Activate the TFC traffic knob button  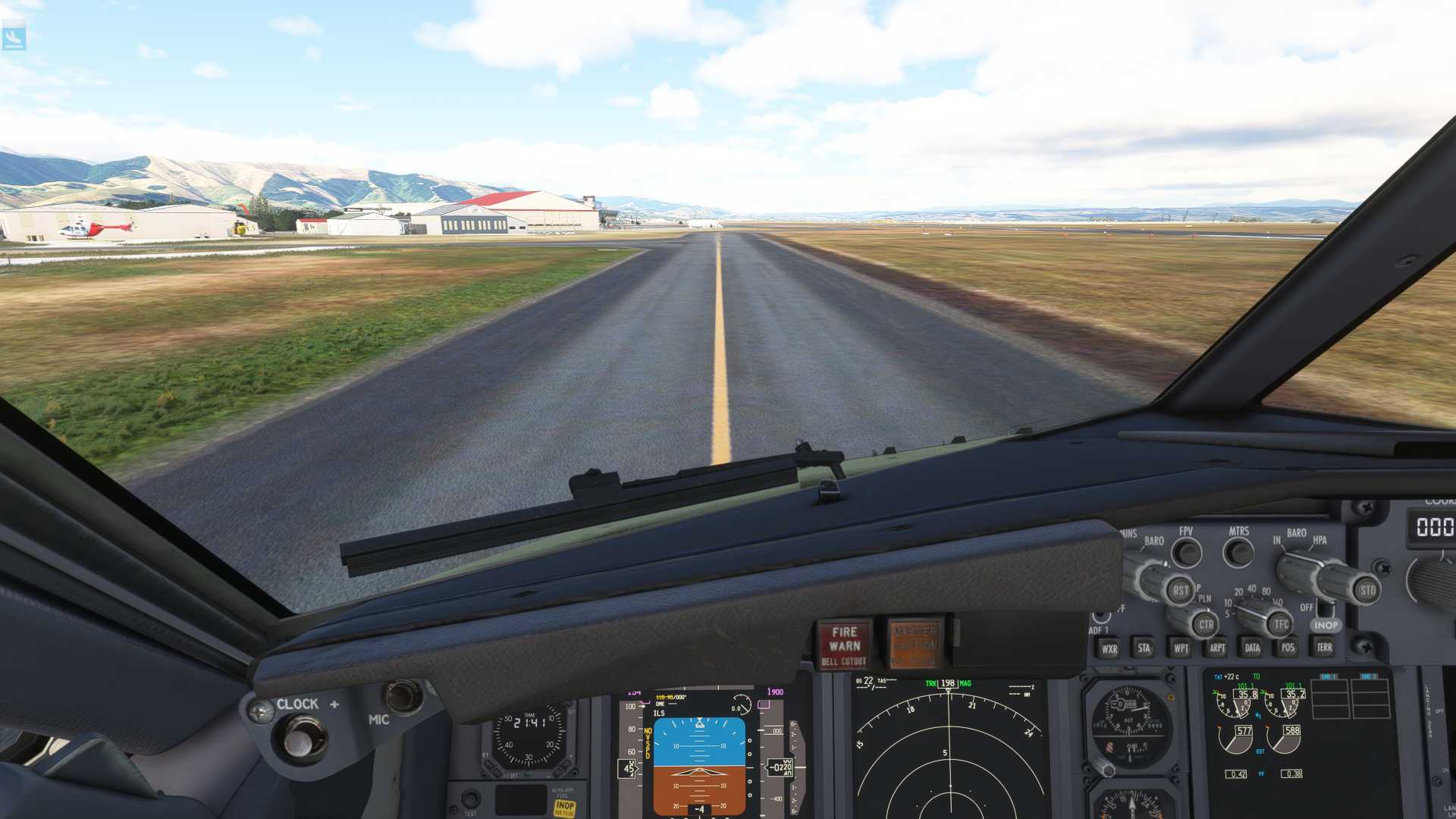click(x=1281, y=624)
